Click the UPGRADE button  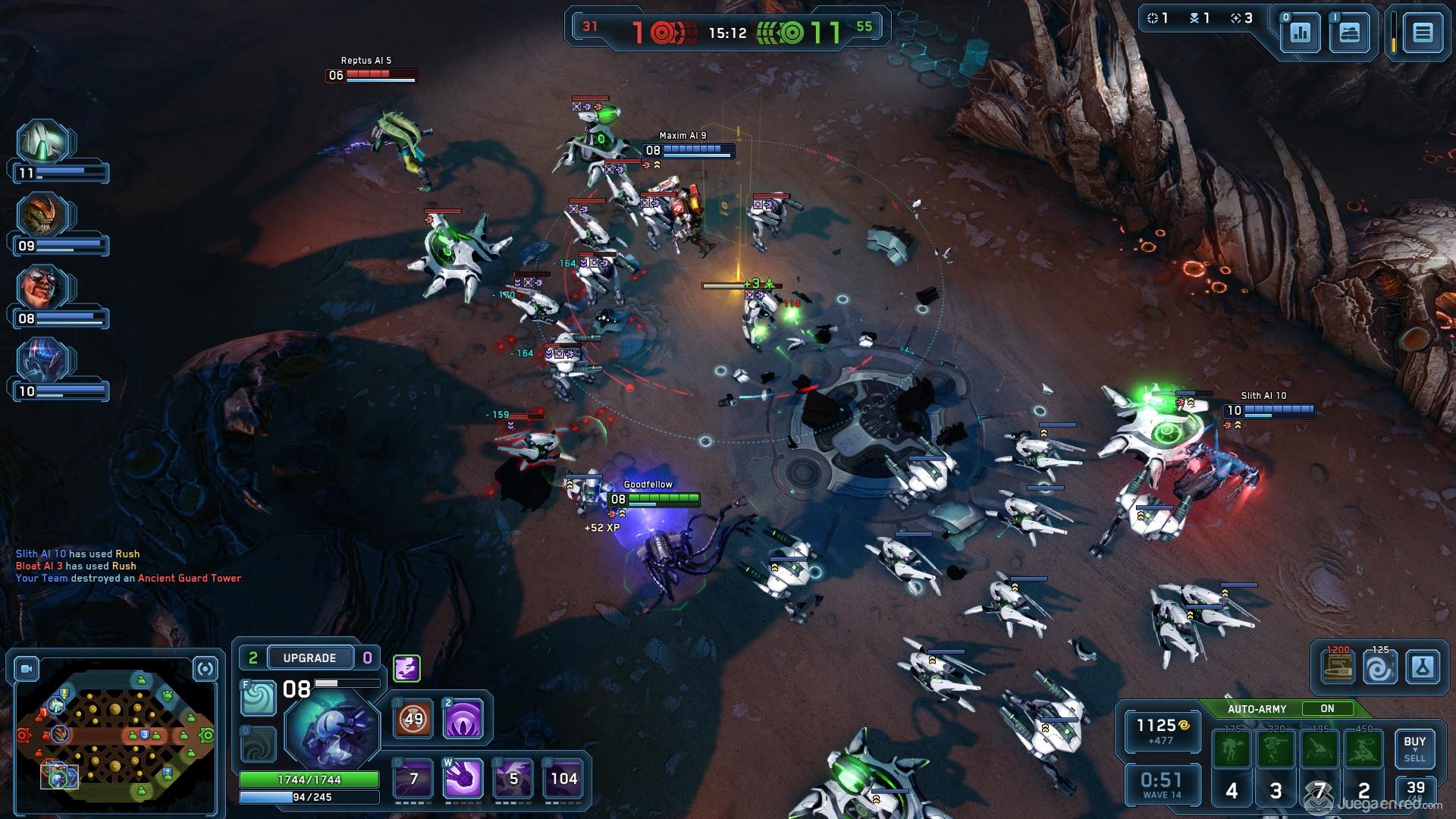point(309,657)
